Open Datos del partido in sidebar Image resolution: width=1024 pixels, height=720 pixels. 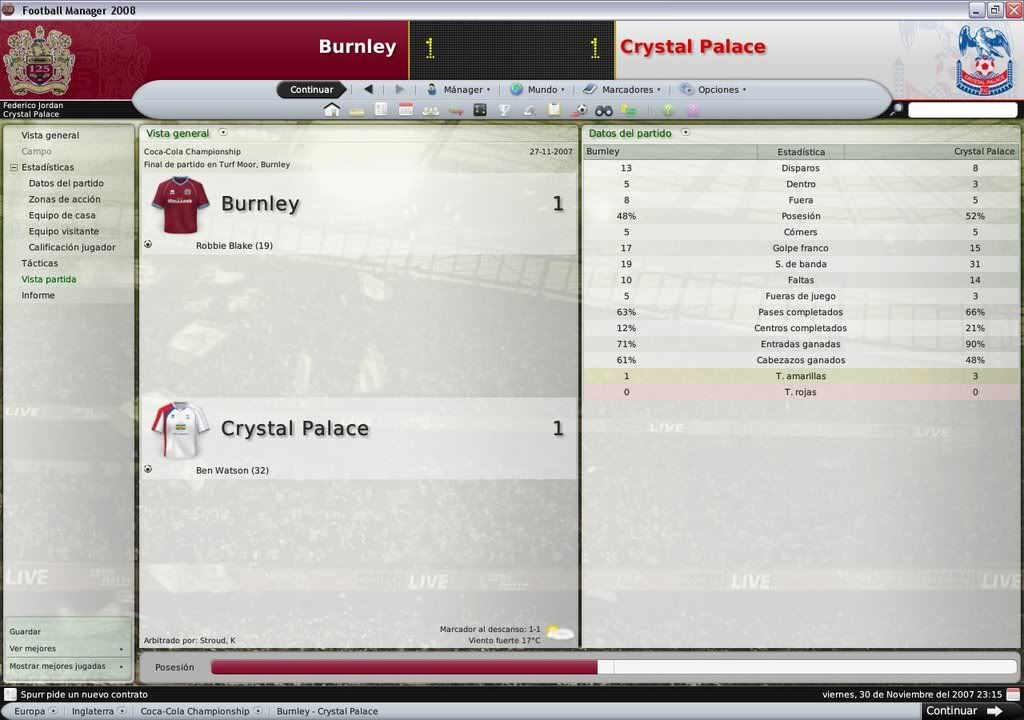point(66,183)
